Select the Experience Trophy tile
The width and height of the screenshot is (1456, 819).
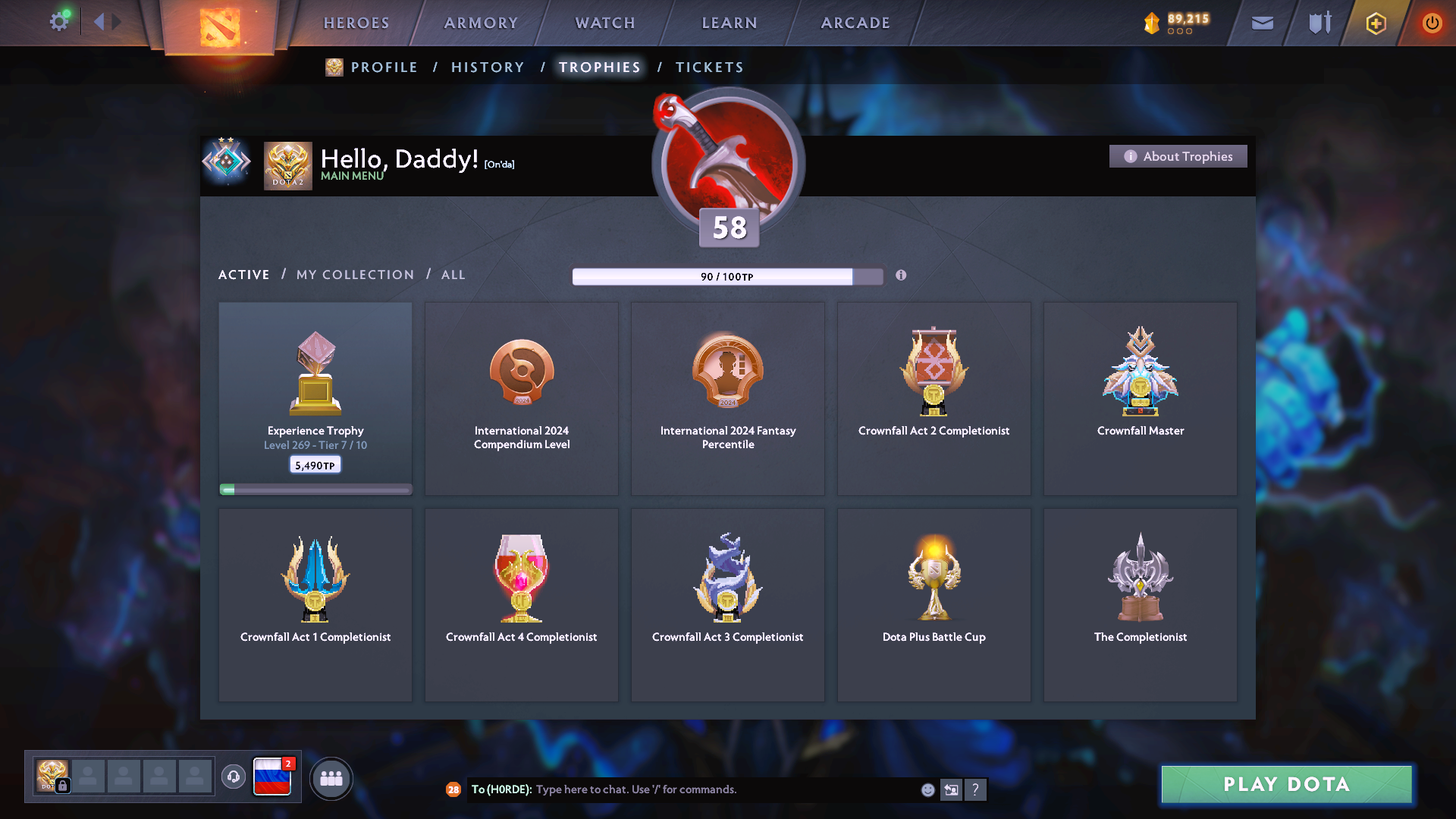(315, 398)
